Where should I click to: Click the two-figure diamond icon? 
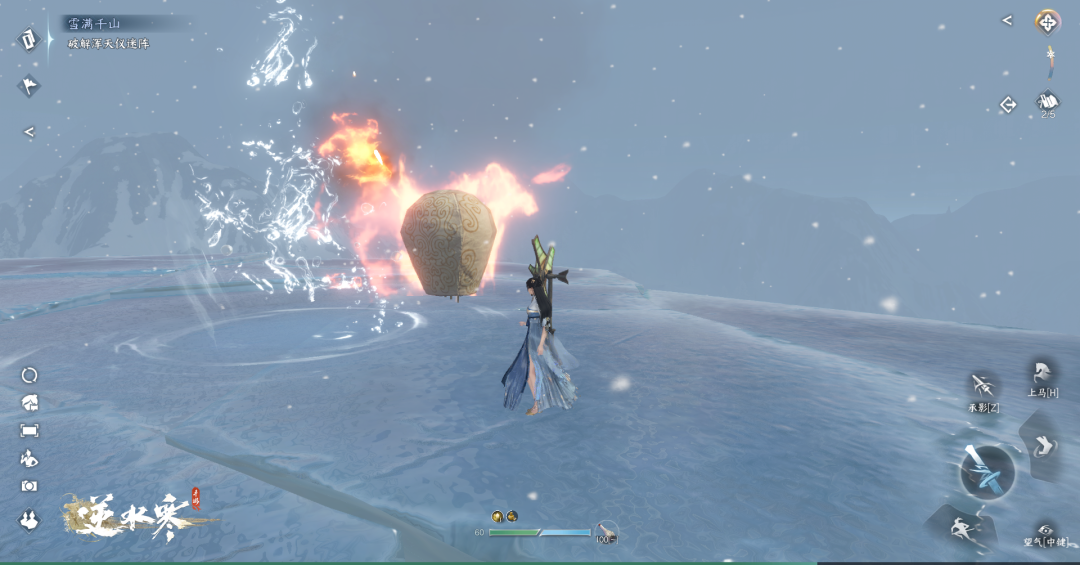click(x=29, y=519)
